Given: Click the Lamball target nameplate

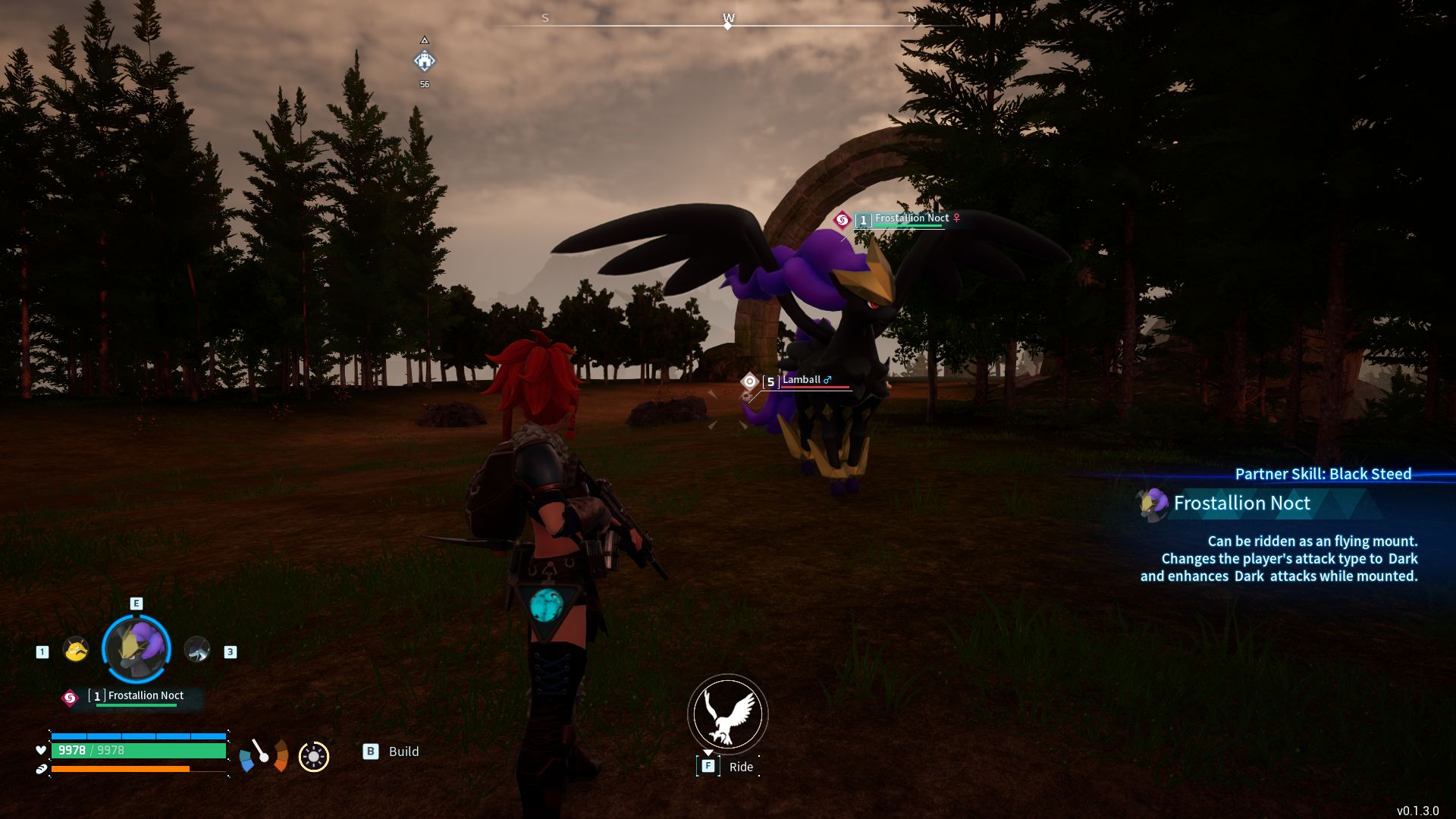Looking at the screenshot, I should coord(801,380).
